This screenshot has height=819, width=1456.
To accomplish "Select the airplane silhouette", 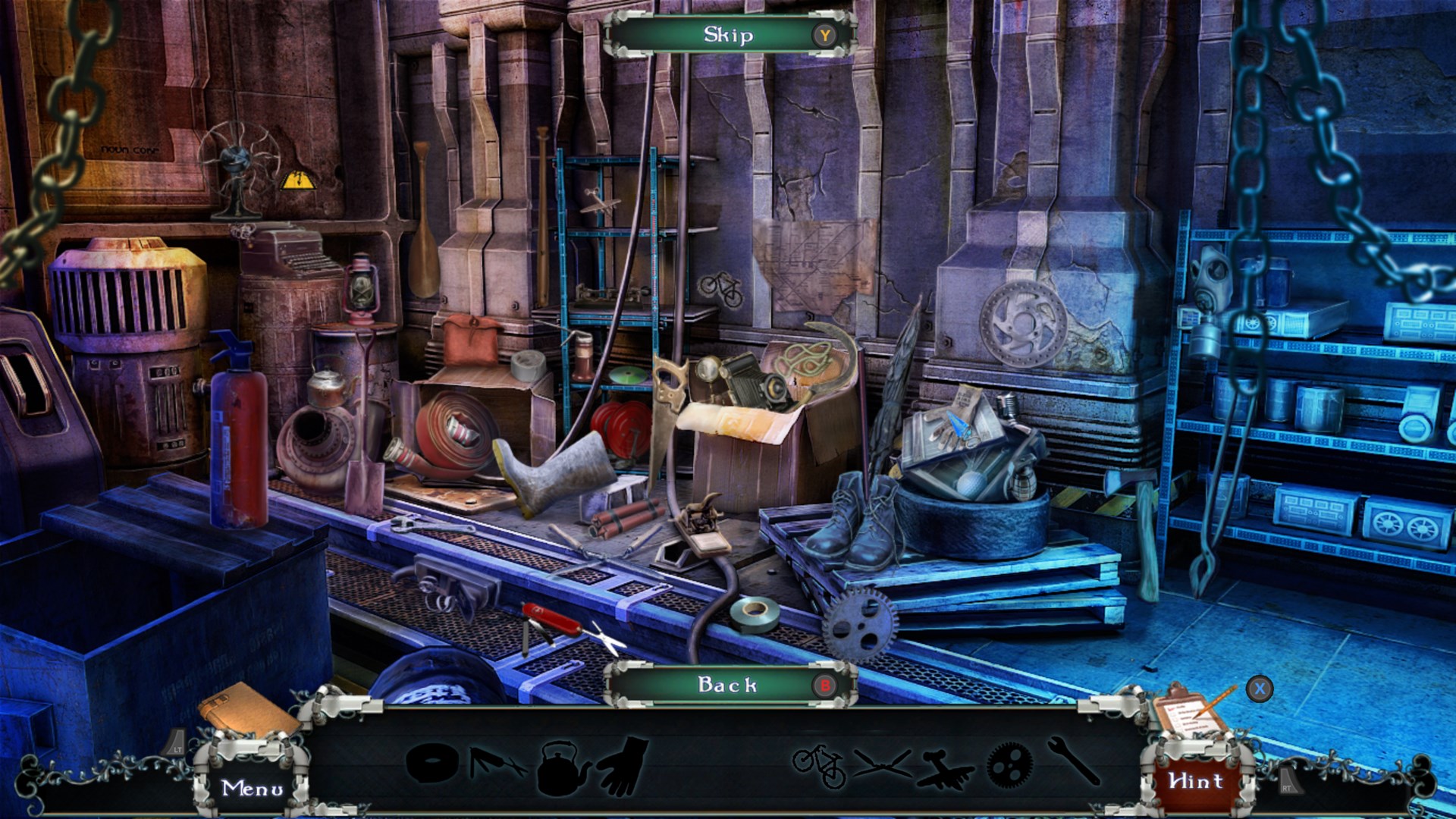I will click(944, 767).
